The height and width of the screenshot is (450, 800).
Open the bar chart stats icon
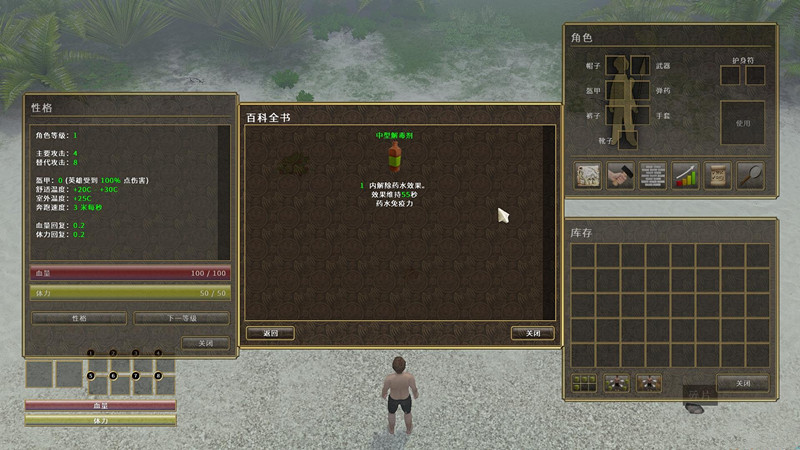[x=685, y=175]
